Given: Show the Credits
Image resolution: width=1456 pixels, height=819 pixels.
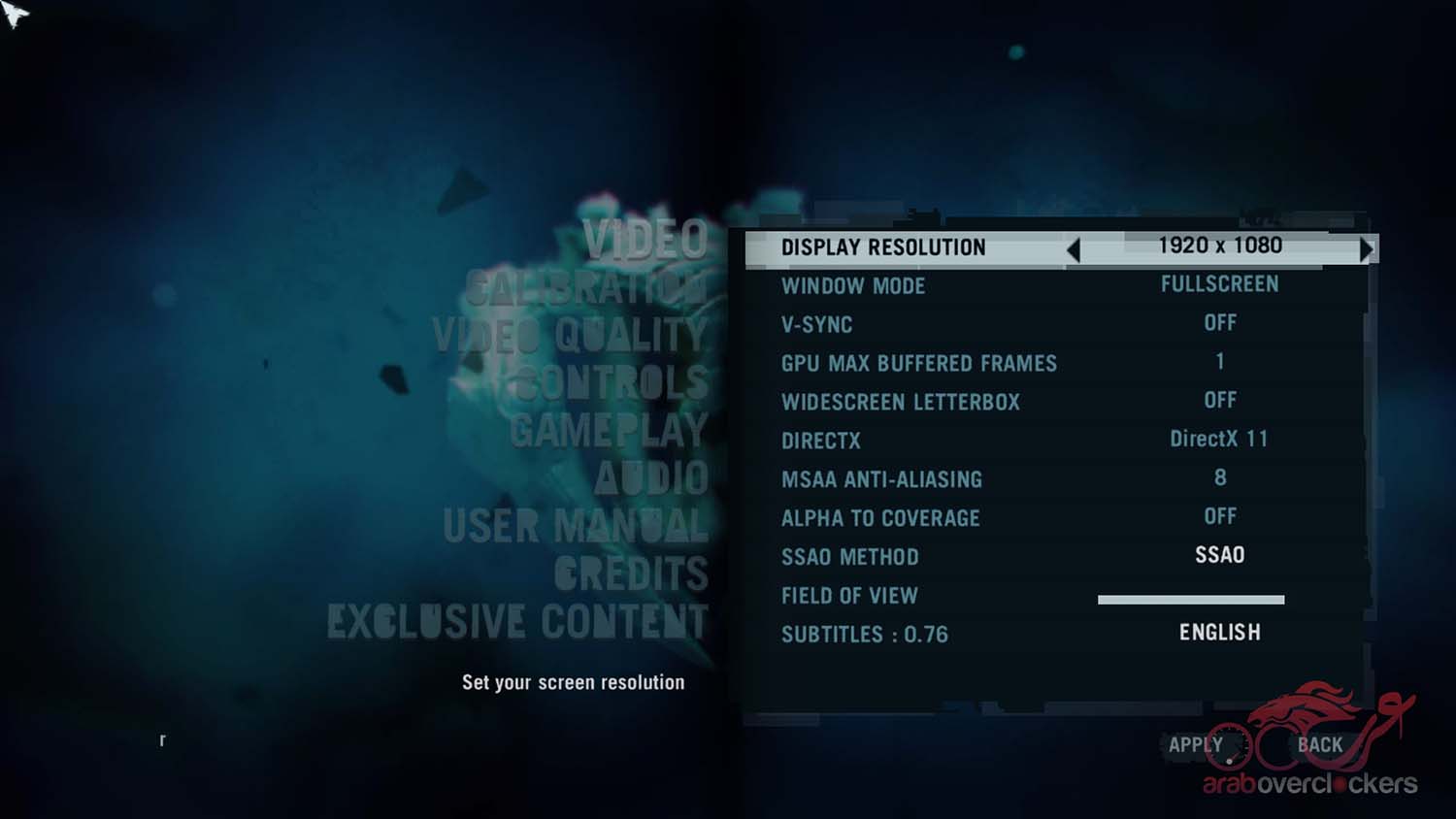Looking at the screenshot, I should [x=631, y=573].
